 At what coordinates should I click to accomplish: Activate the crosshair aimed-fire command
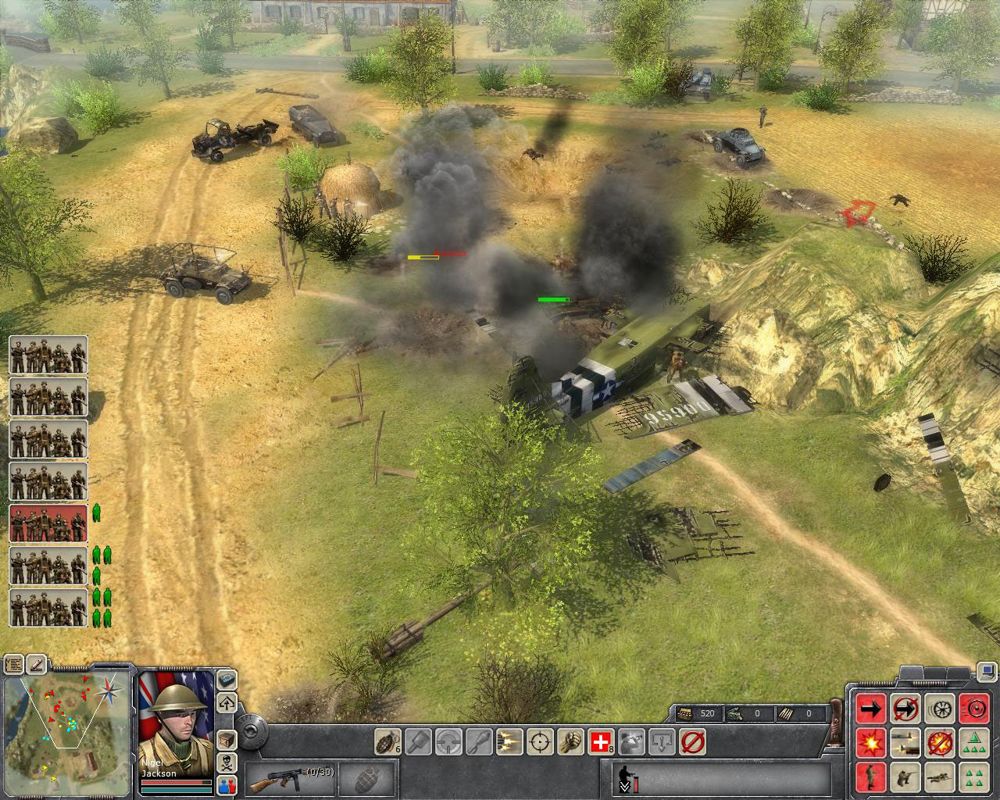(540, 741)
